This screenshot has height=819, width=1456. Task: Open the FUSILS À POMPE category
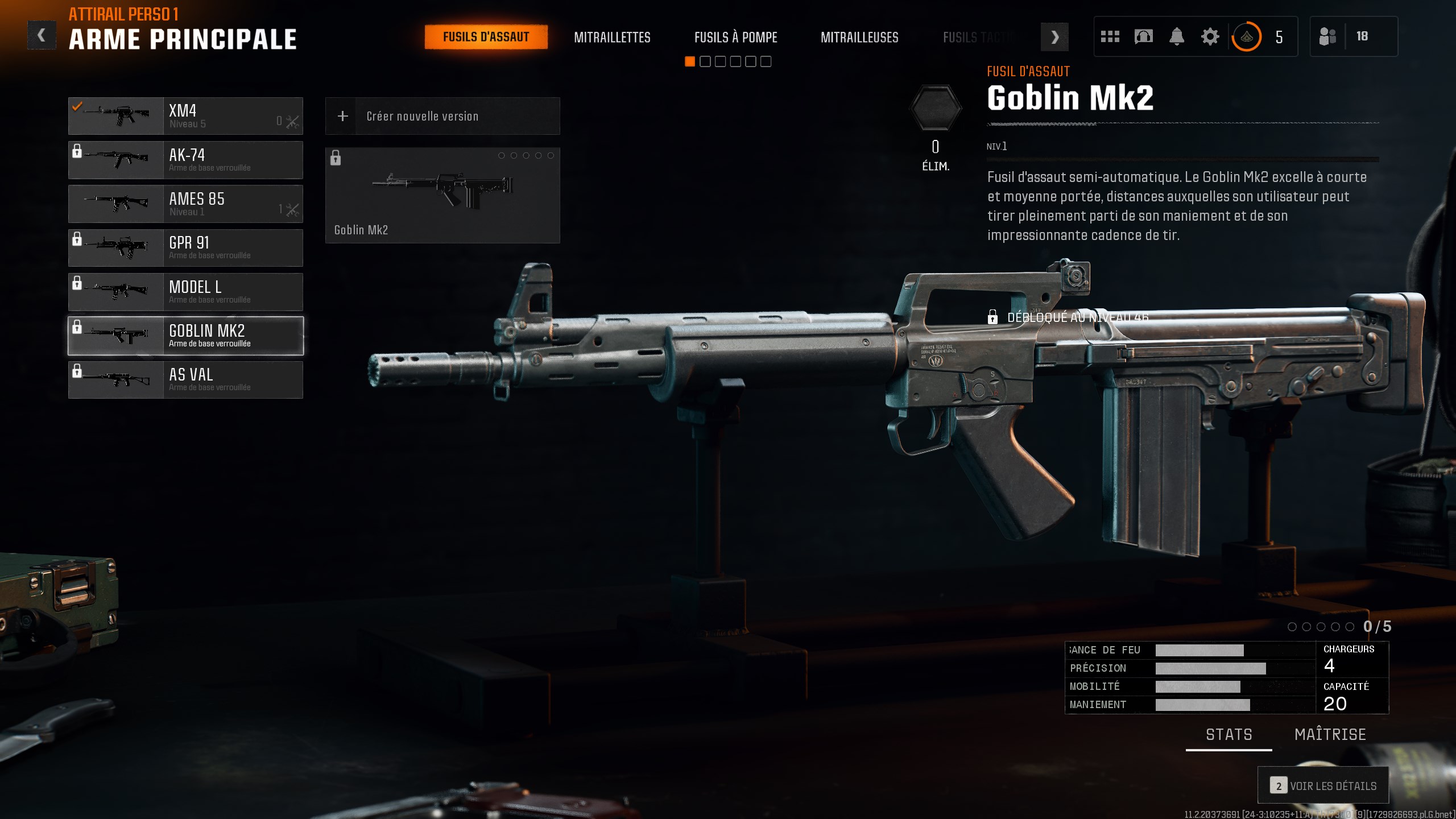(x=735, y=38)
